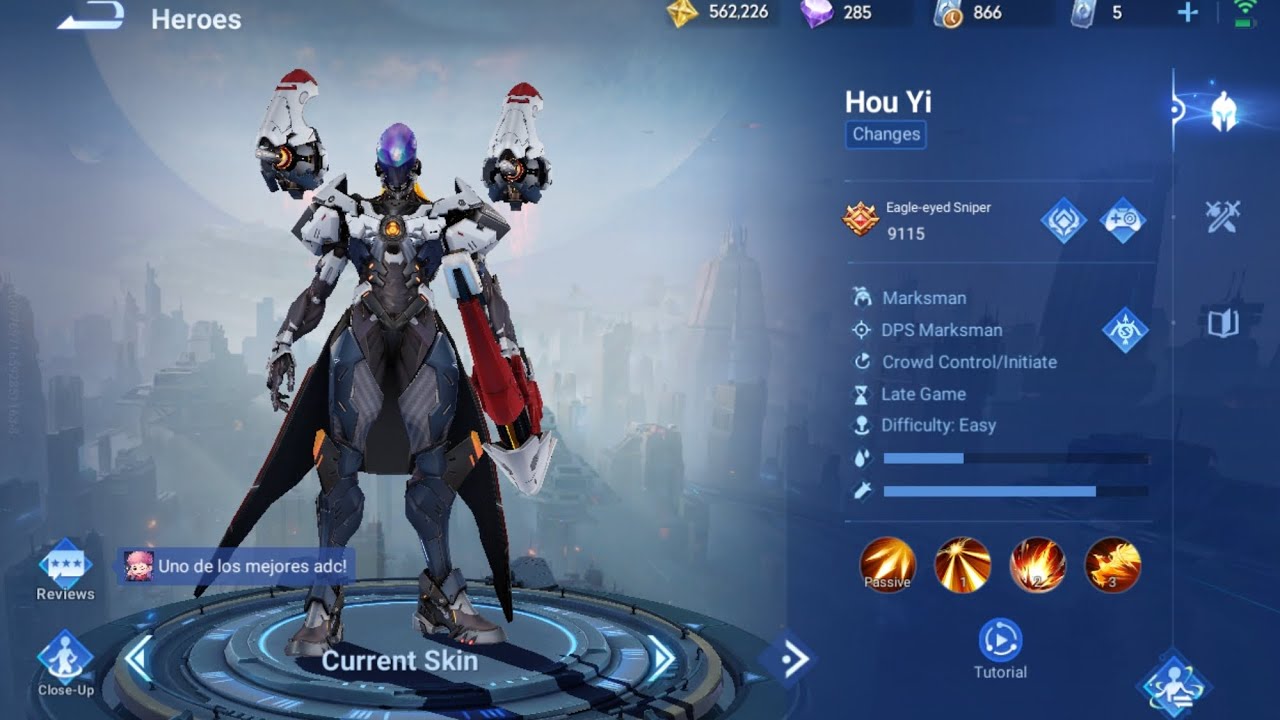Select skill 2 fire burst icon

tap(1037, 565)
